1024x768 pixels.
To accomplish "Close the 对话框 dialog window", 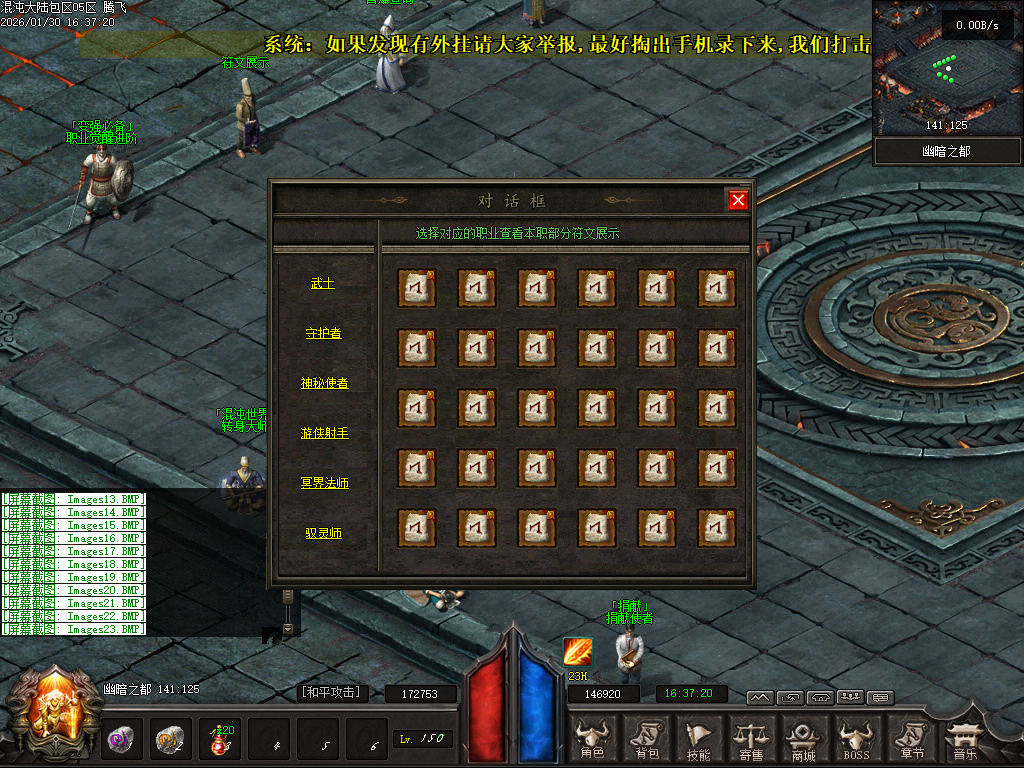I will click(738, 200).
